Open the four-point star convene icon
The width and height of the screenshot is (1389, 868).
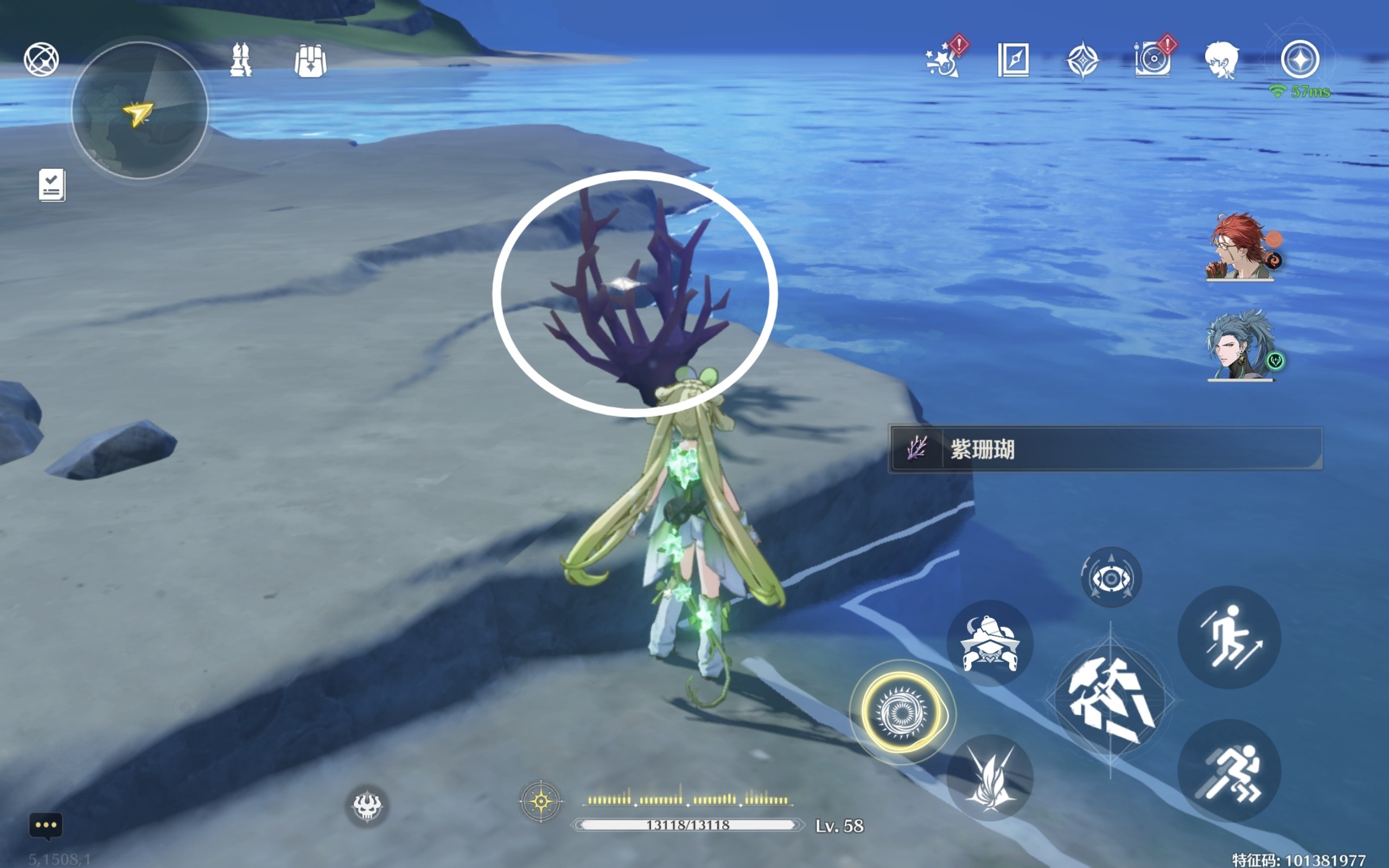point(1082,60)
